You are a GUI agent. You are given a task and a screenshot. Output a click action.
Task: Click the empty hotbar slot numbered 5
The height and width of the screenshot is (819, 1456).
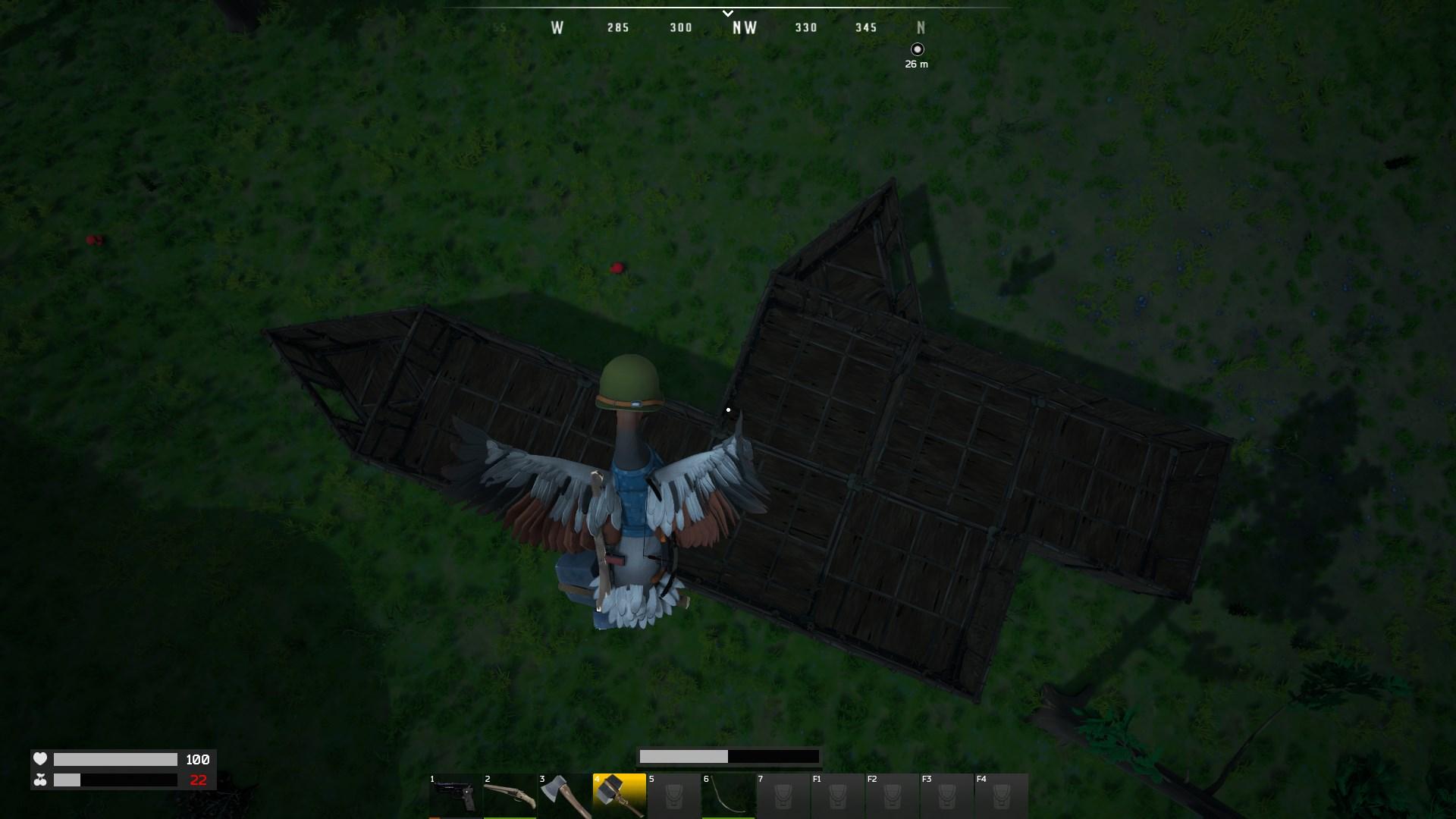(673, 796)
